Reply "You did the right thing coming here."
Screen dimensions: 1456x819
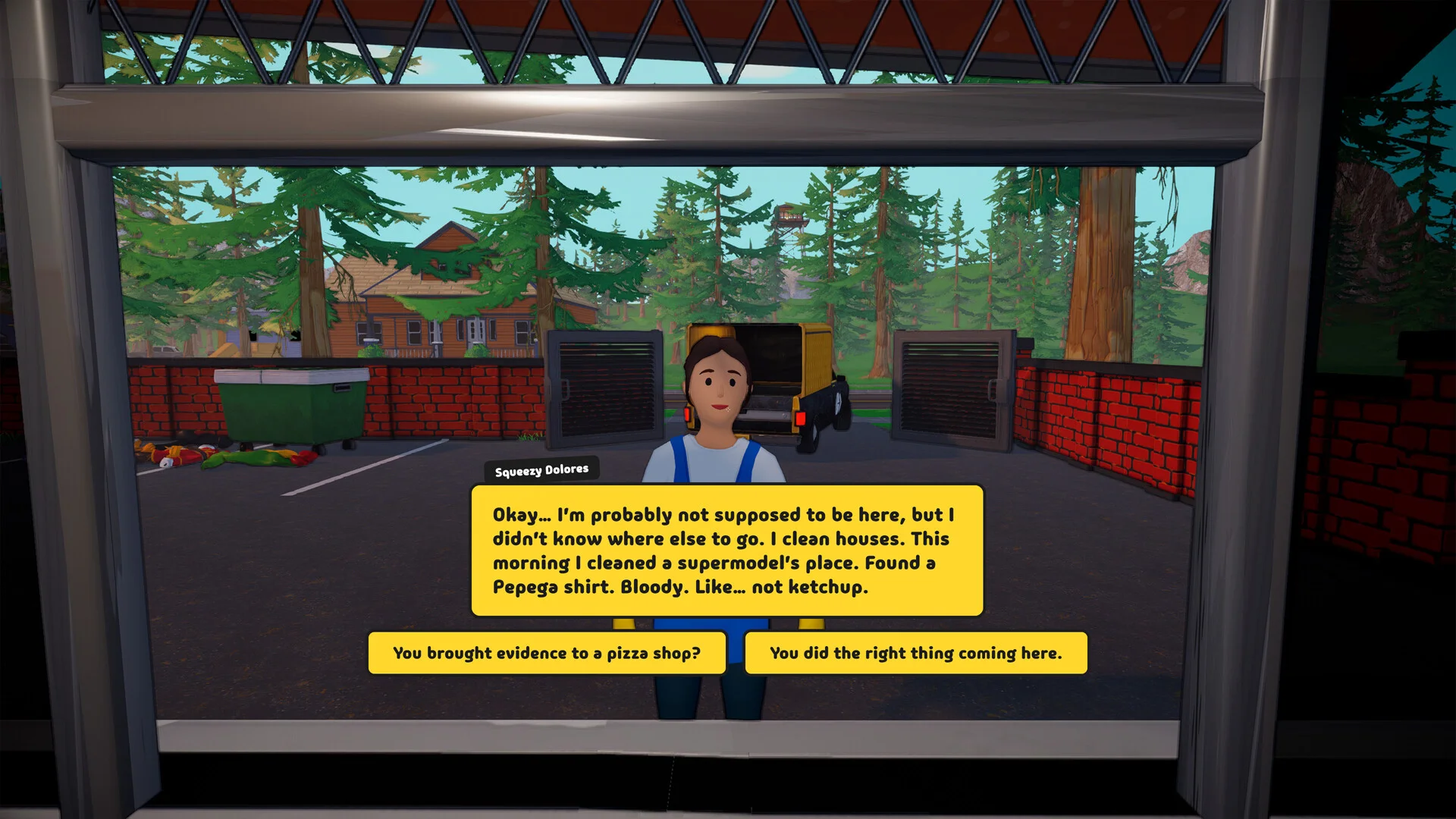(915, 653)
